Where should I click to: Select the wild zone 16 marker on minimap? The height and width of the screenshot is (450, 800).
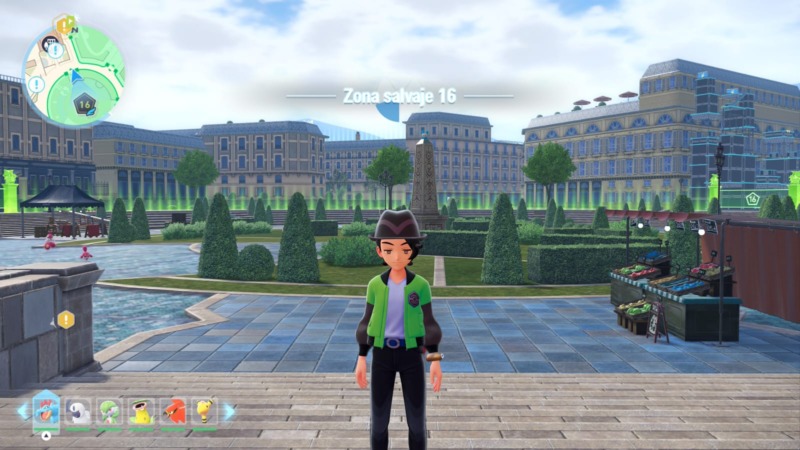coord(83,103)
